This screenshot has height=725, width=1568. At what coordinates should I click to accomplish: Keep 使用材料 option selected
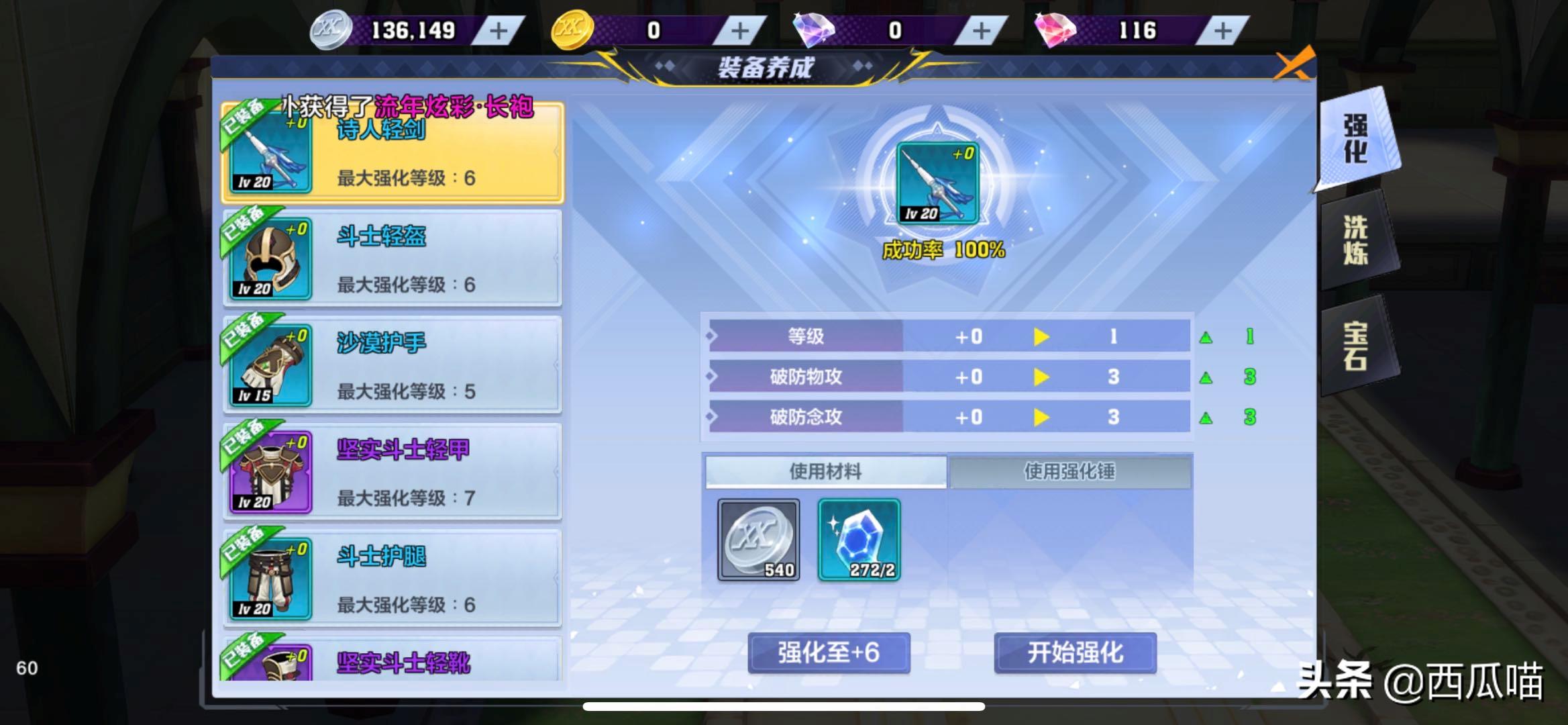pos(825,472)
